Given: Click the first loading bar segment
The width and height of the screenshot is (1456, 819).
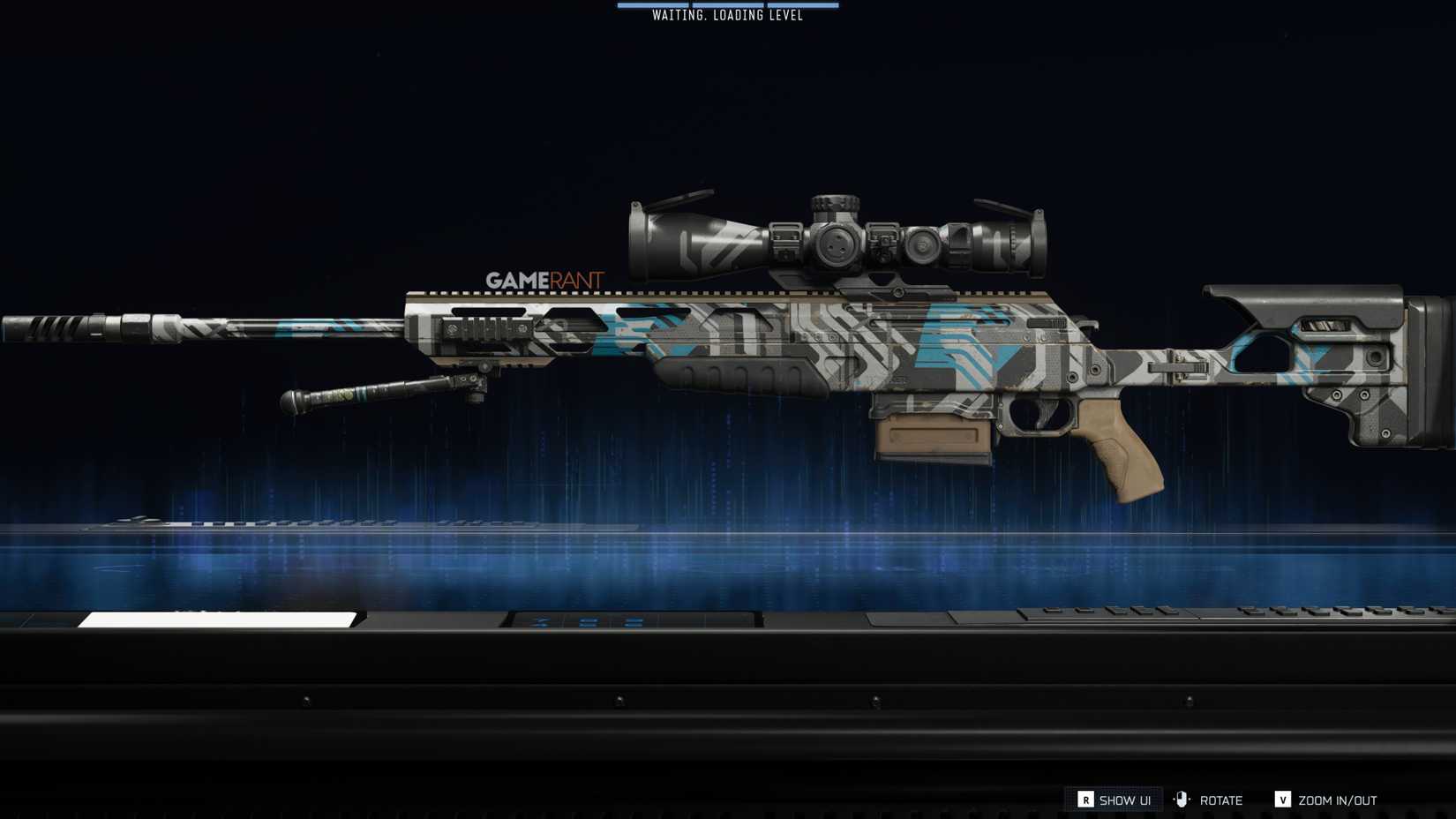Looking at the screenshot, I should pos(655,5).
